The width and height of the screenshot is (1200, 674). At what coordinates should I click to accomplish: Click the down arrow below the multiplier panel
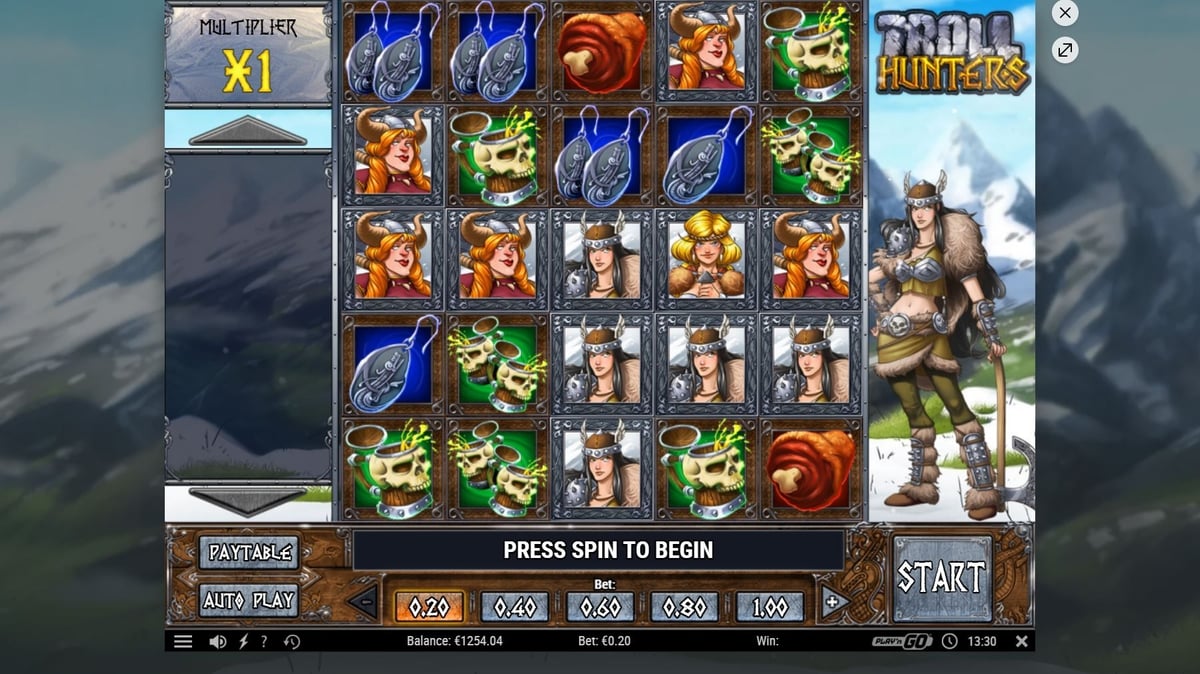click(x=247, y=501)
